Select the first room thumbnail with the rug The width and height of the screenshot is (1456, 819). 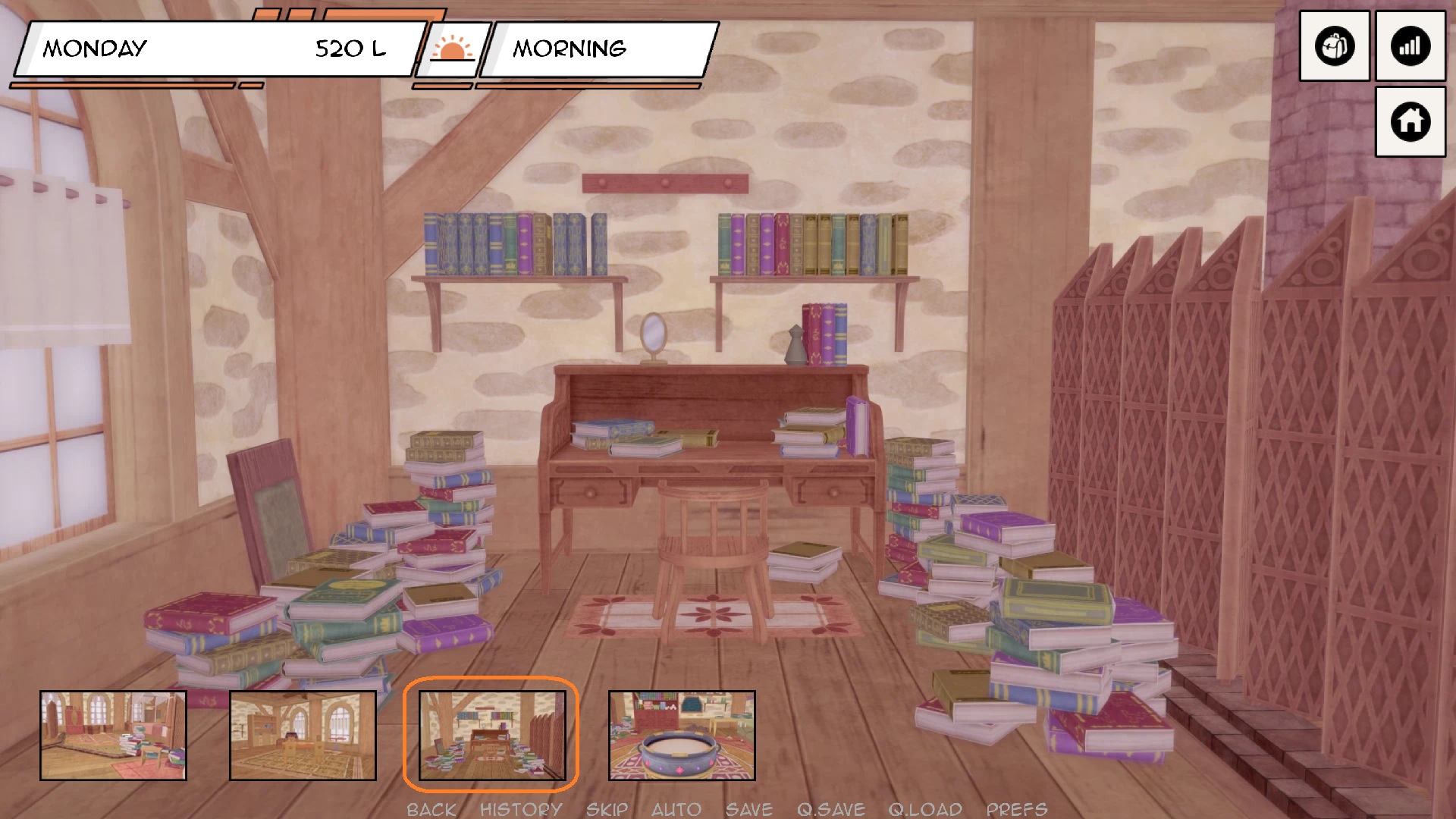[113, 735]
